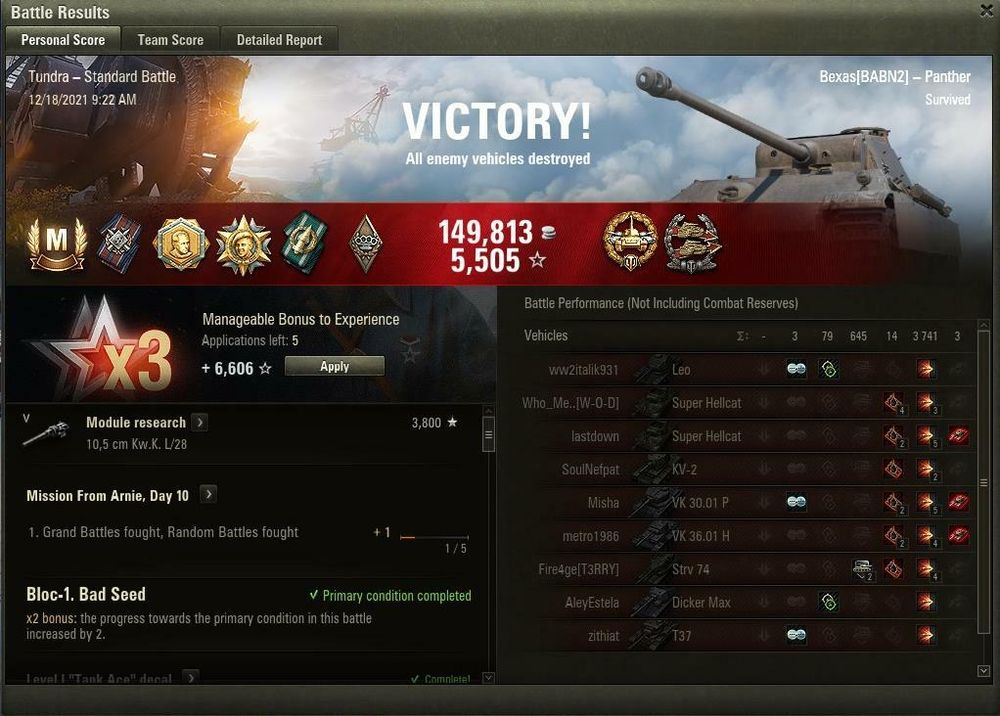The height and width of the screenshot is (716, 1000).
Task: Click the Mastery Badge M medal
Action: [x=57, y=244]
